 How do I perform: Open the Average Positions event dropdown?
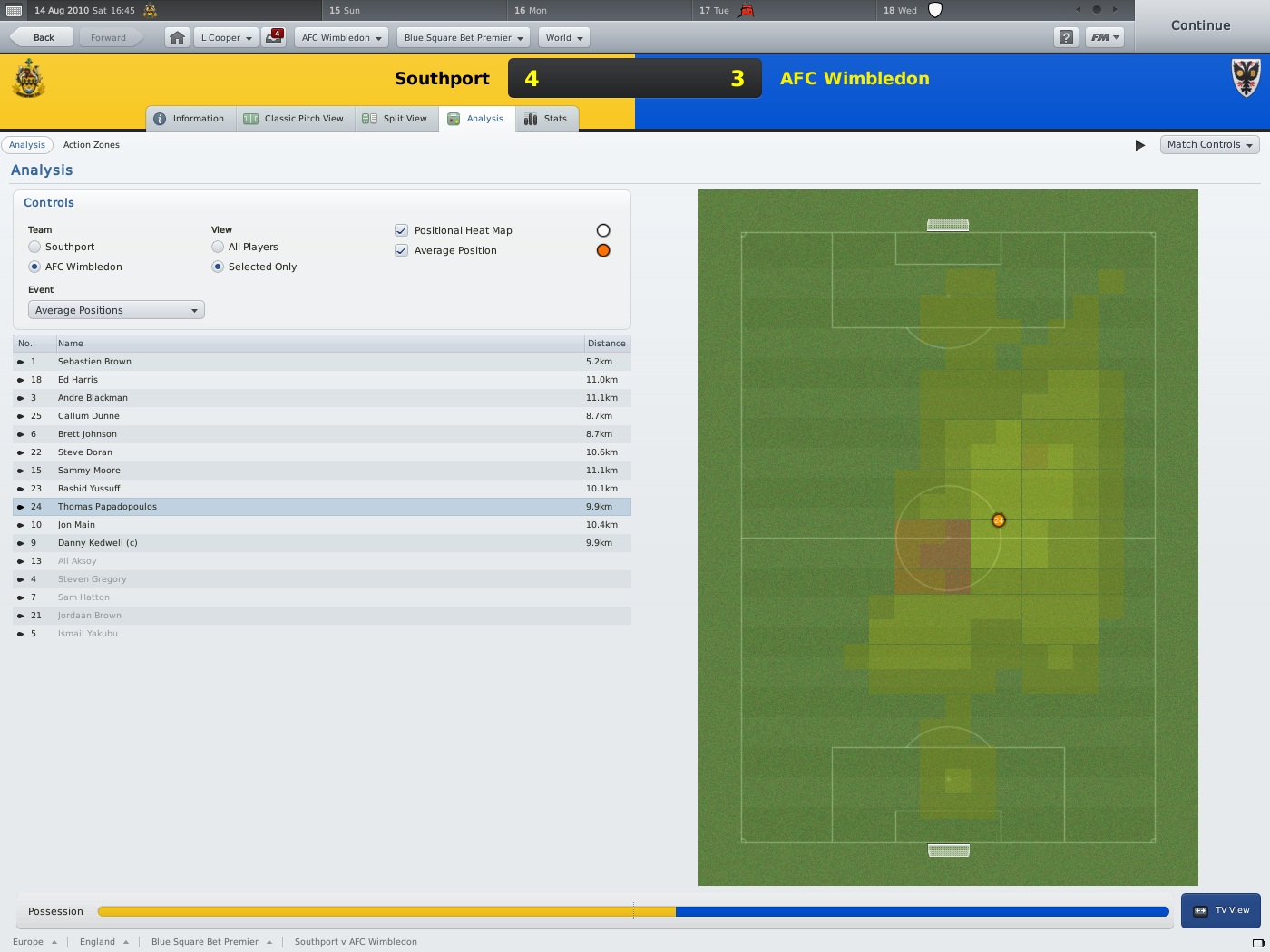coord(115,309)
